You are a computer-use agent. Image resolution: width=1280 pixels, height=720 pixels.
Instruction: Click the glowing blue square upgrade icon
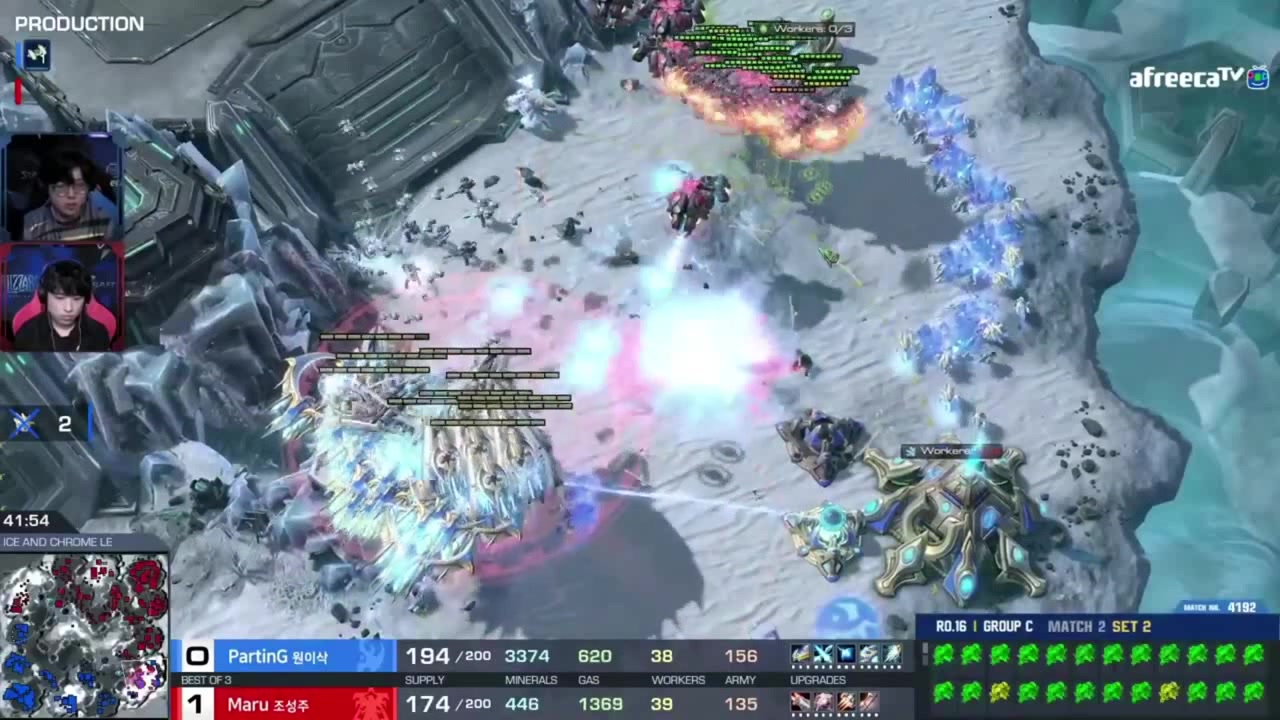click(x=846, y=655)
